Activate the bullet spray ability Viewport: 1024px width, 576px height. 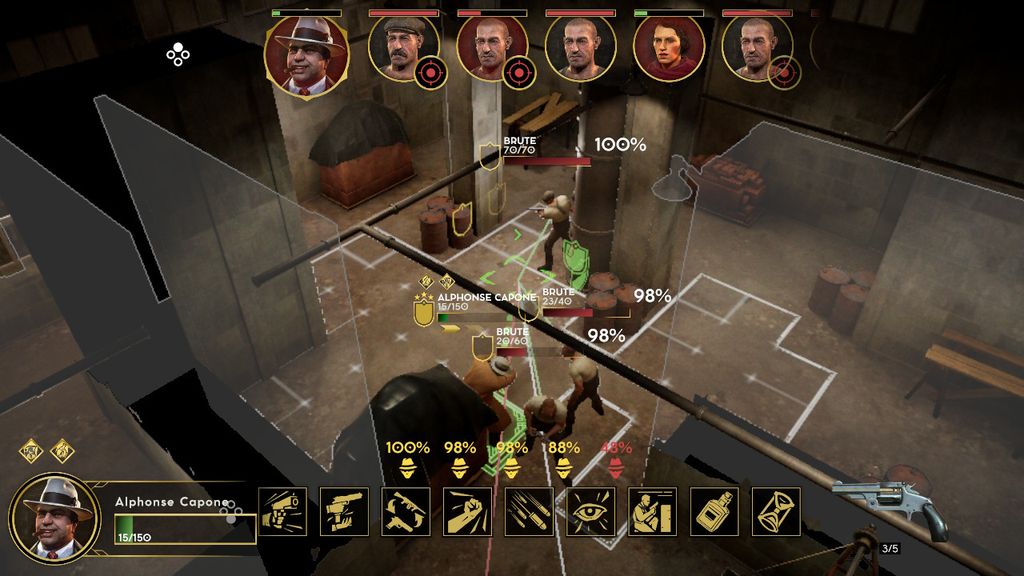point(529,511)
